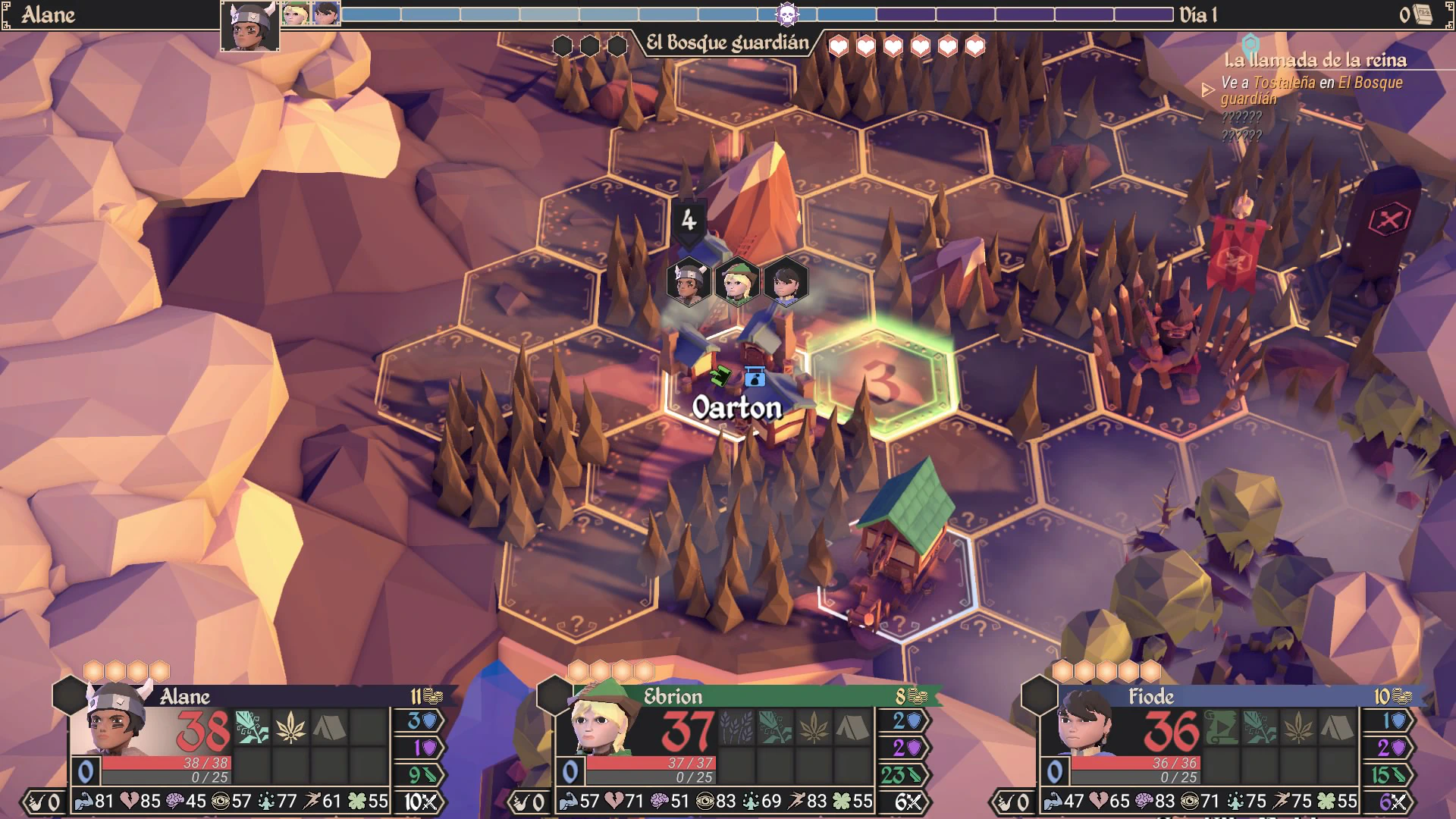Select the tent in Fiode's inventory
This screenshot has height=819, width=1456.
[x=1338, y=727]
